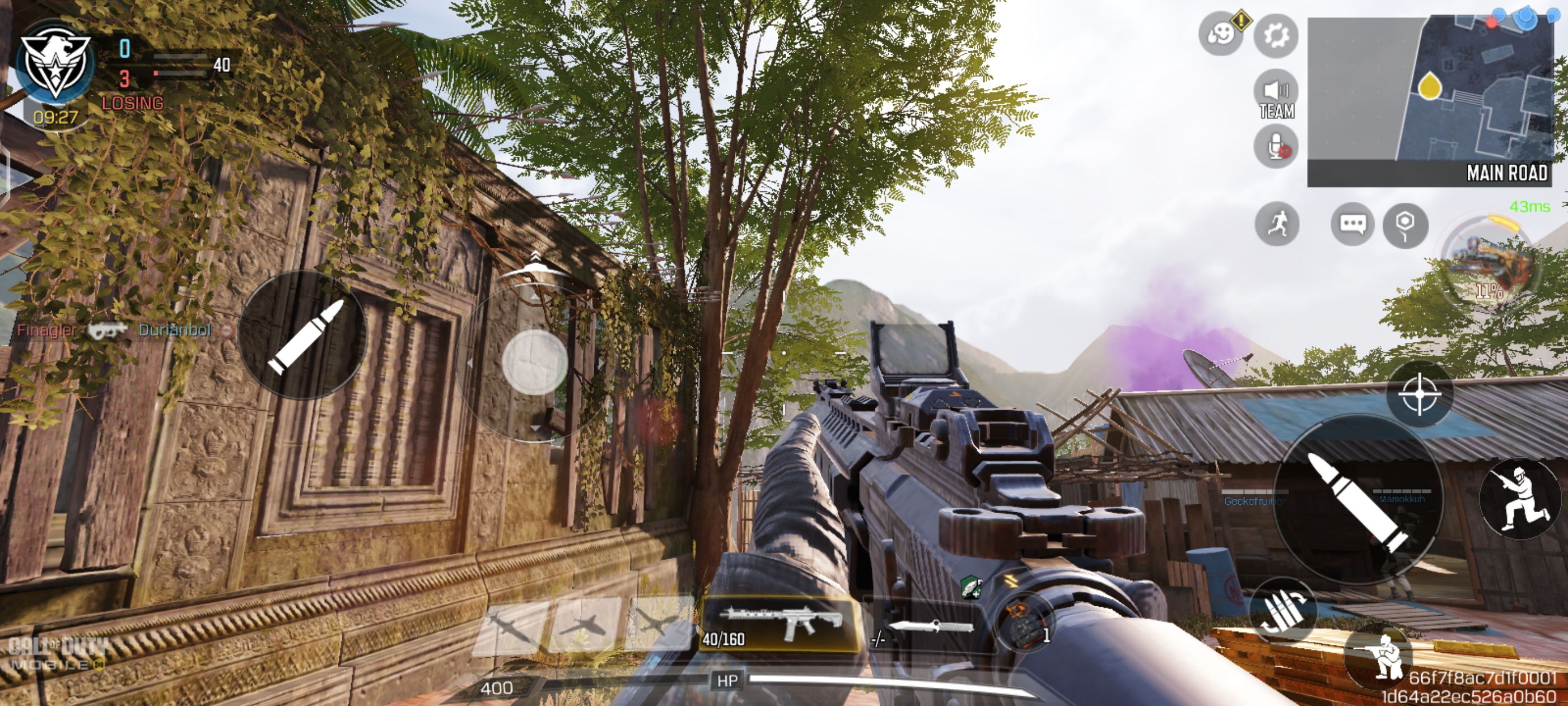Viewport: 1568px width, 706px height.
Task: Toggle the microphone button
Action: [1276, 147]
